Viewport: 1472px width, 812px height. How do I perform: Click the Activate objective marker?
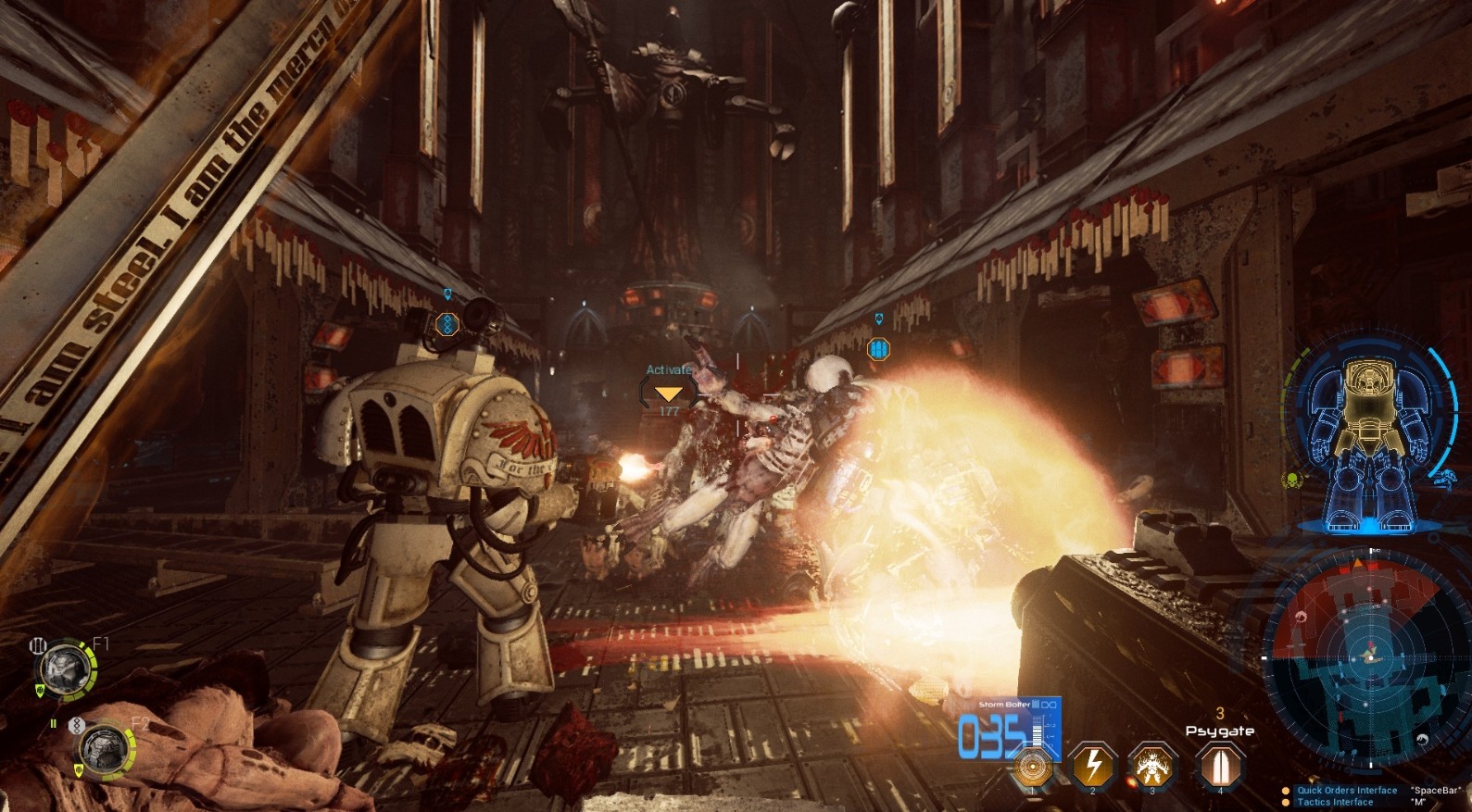[x=668, y=393]
